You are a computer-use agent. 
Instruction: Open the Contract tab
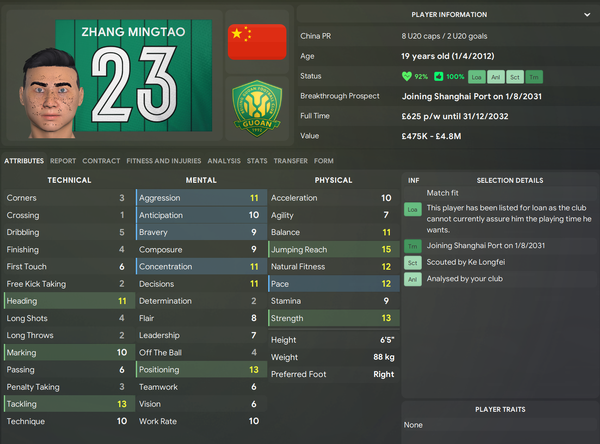pos(101,160)
